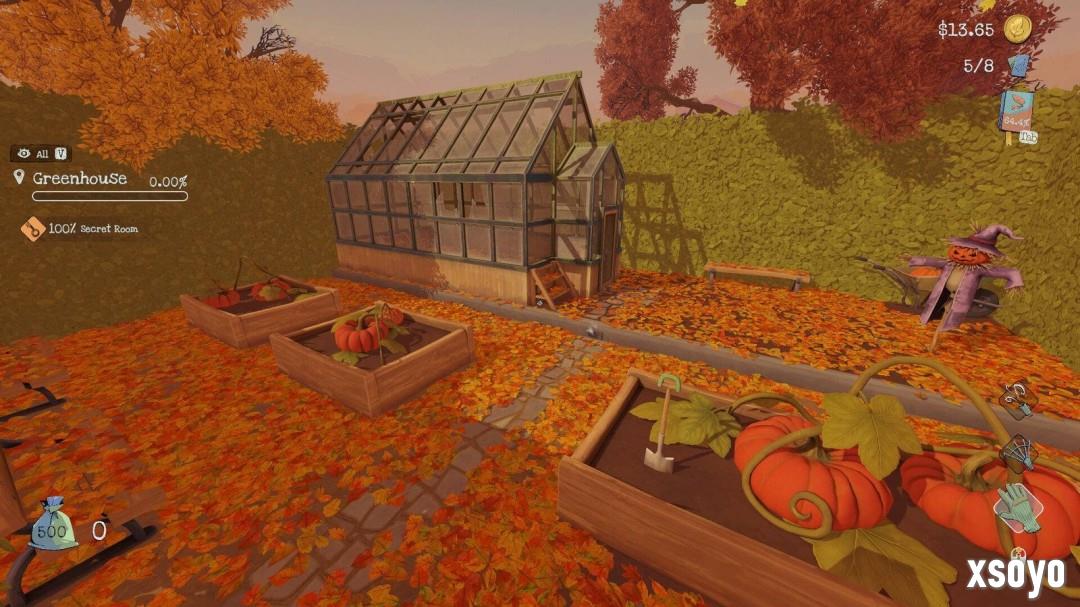Select the Greenhouse location tracker

tap(80, 179)
